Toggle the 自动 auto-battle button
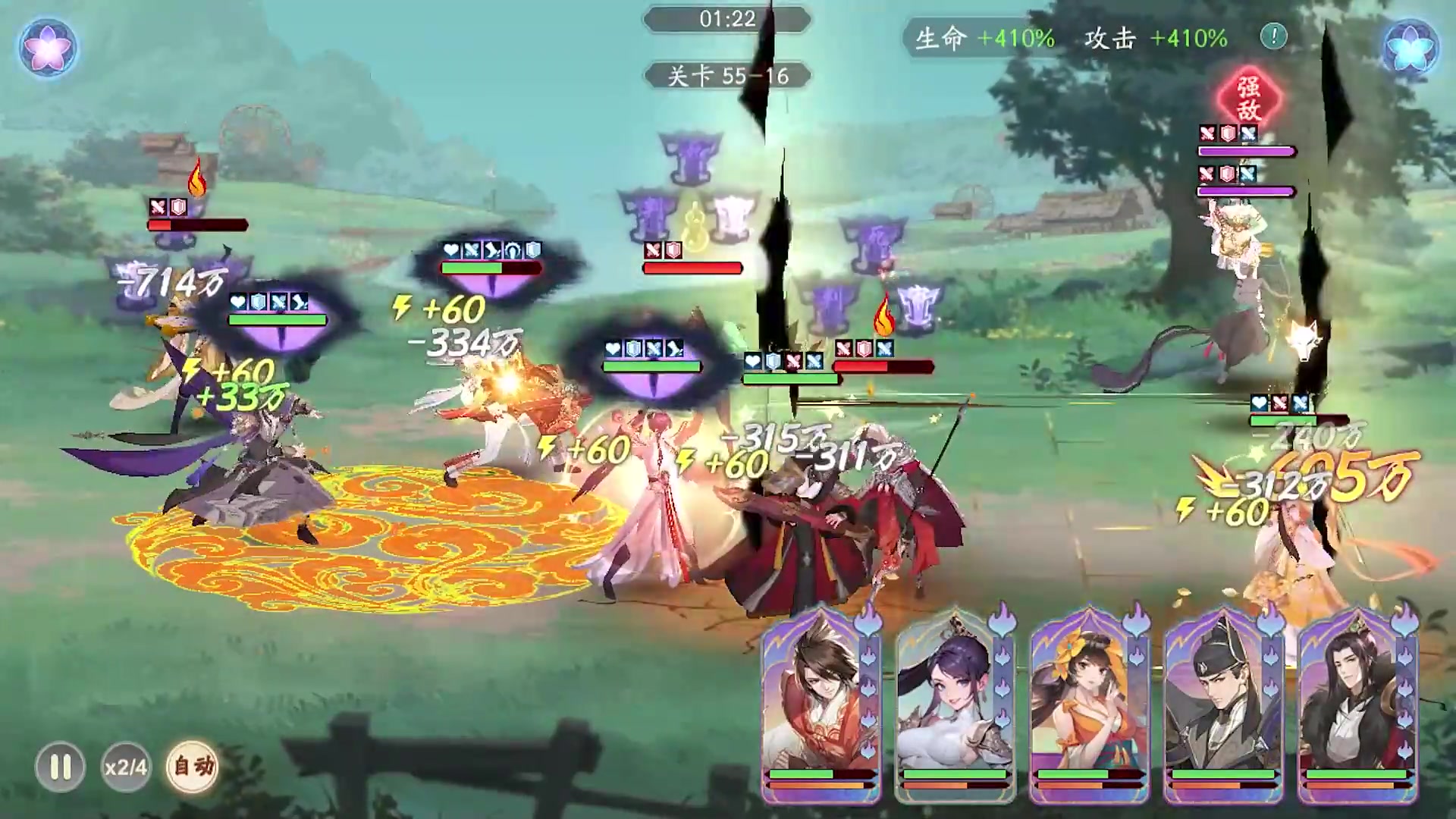 pyautogui.click(x=193, y=767)
